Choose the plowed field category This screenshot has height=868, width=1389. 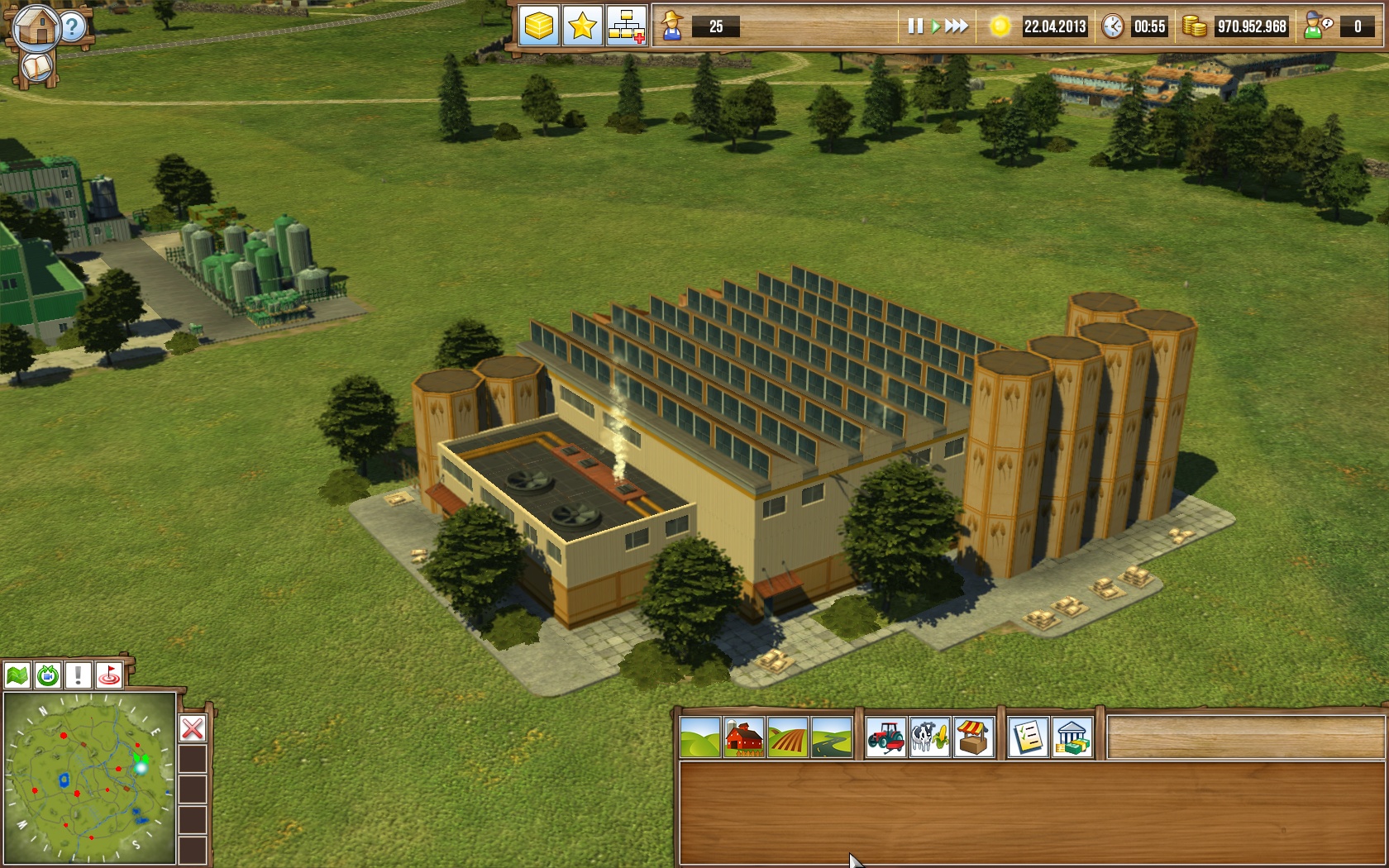coord(788,737)
